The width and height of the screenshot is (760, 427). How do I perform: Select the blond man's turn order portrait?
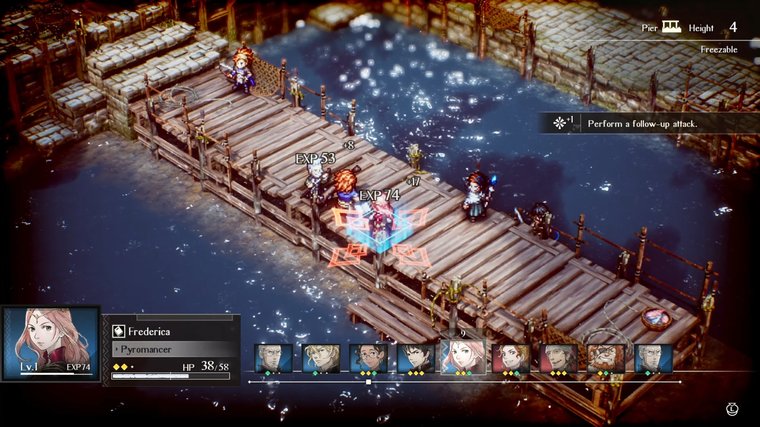pyautogui.click(x=321, y=358)
